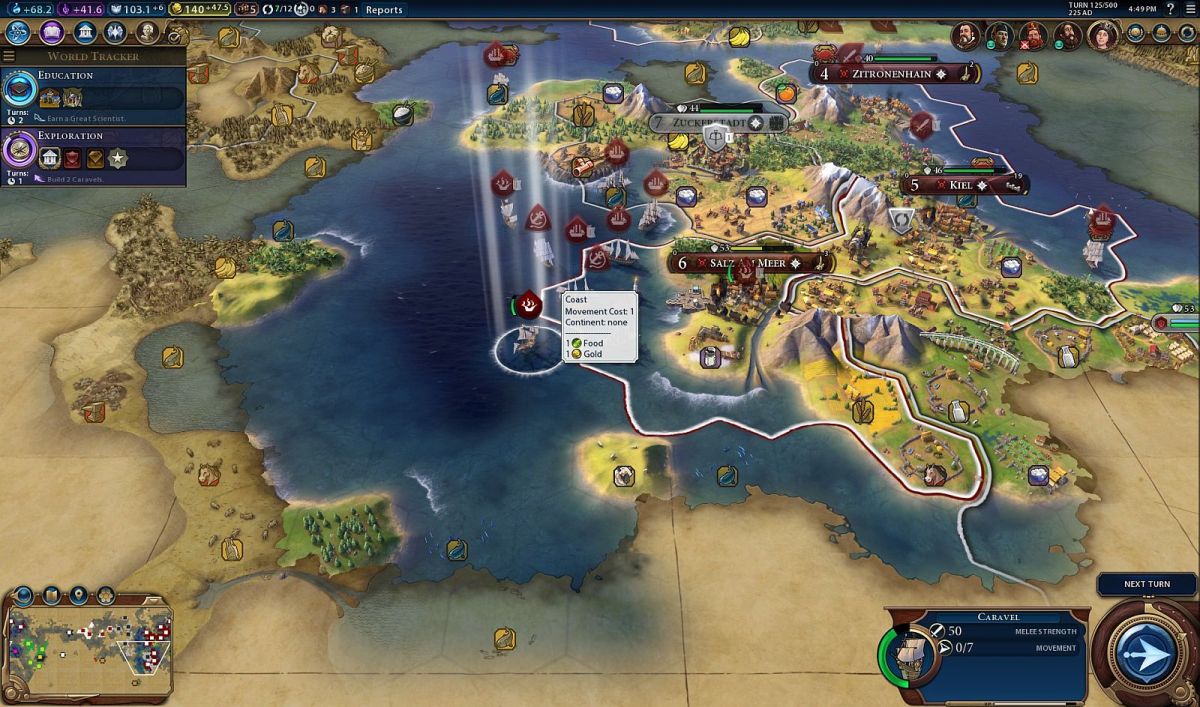Open the Civilopedia question mark
The image size is (1200, 707).
coord(1171,9)
